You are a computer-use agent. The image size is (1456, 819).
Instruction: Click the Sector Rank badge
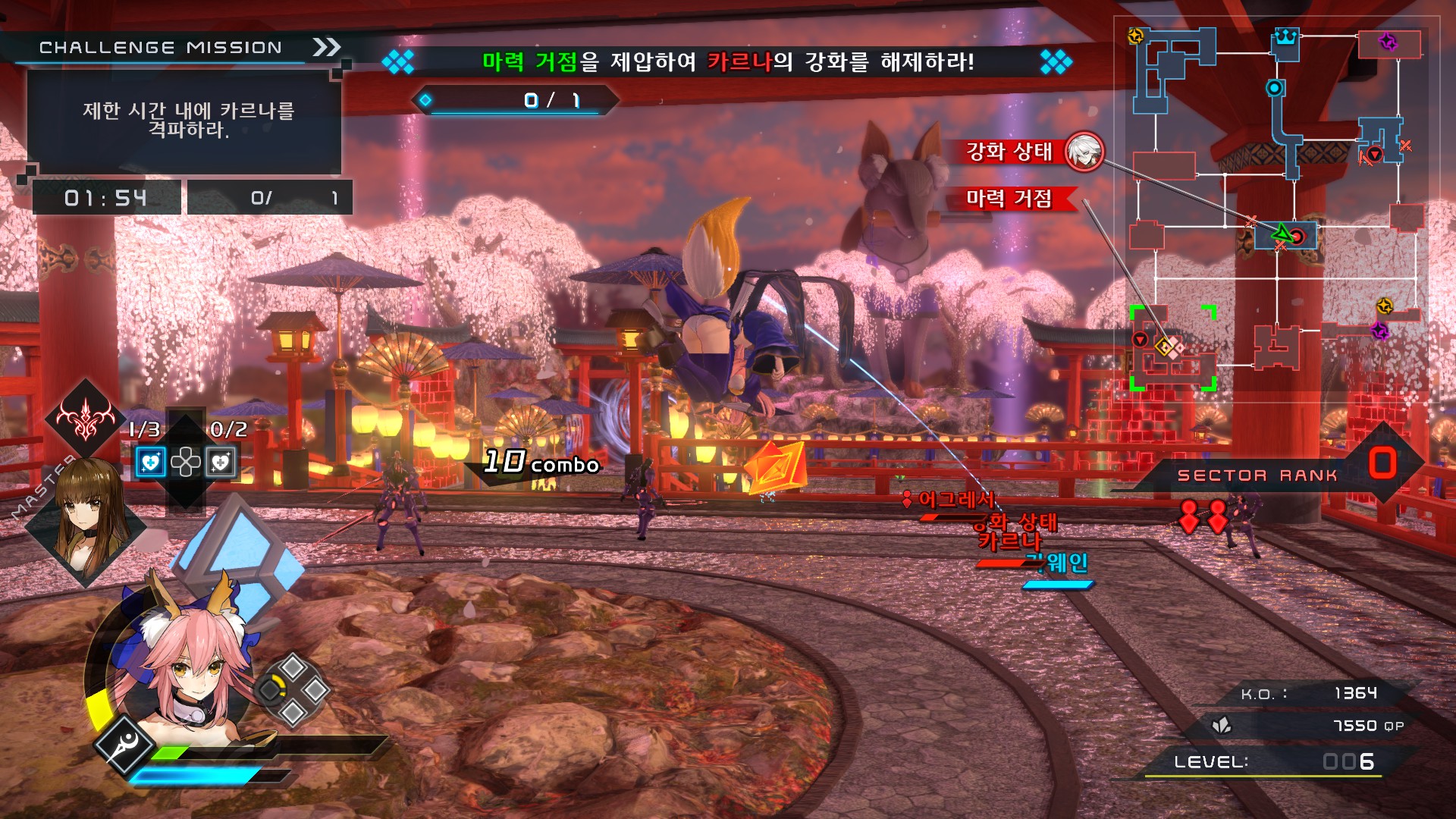(x=1382, y=463)
